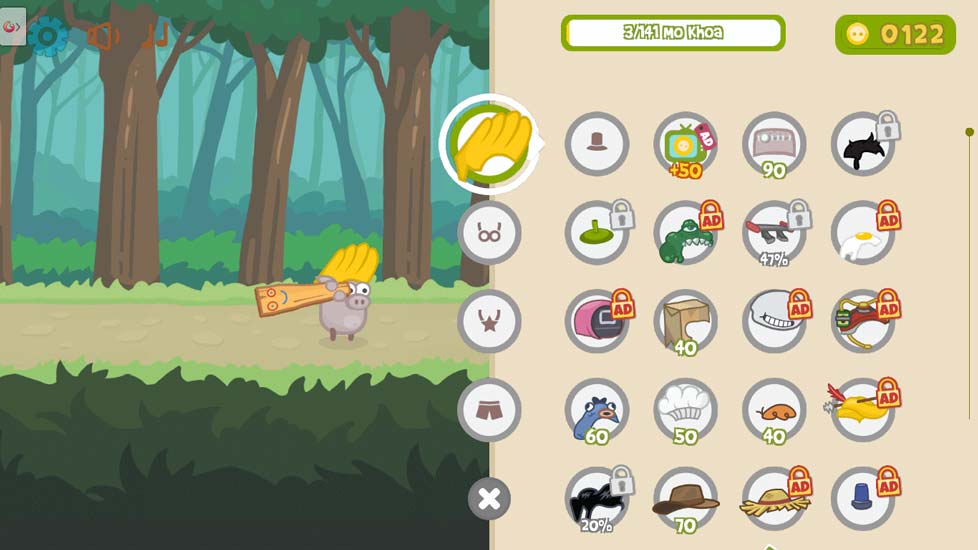Buy the cardboard box hat for 40
The image size is (978, 550).
tap(685, 321)
